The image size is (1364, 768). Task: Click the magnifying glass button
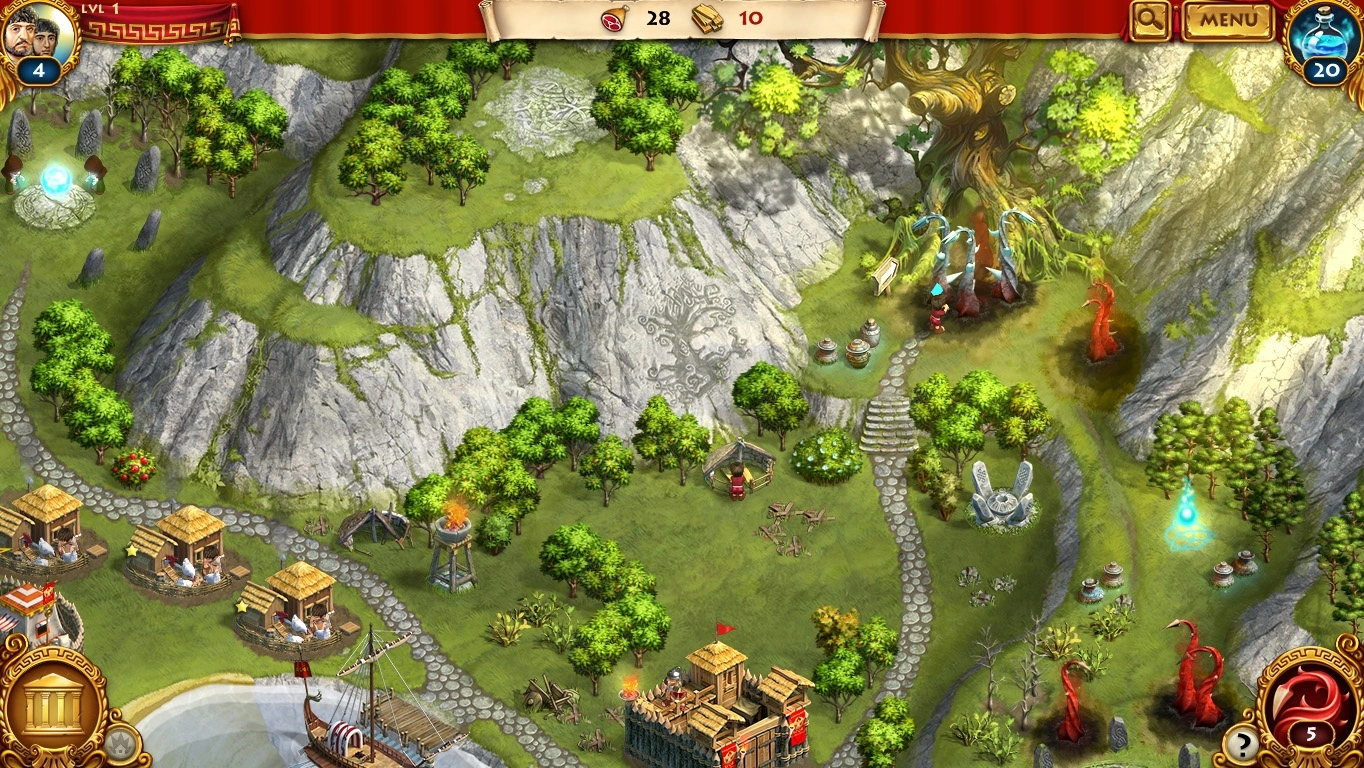(x=1150, y=20)
